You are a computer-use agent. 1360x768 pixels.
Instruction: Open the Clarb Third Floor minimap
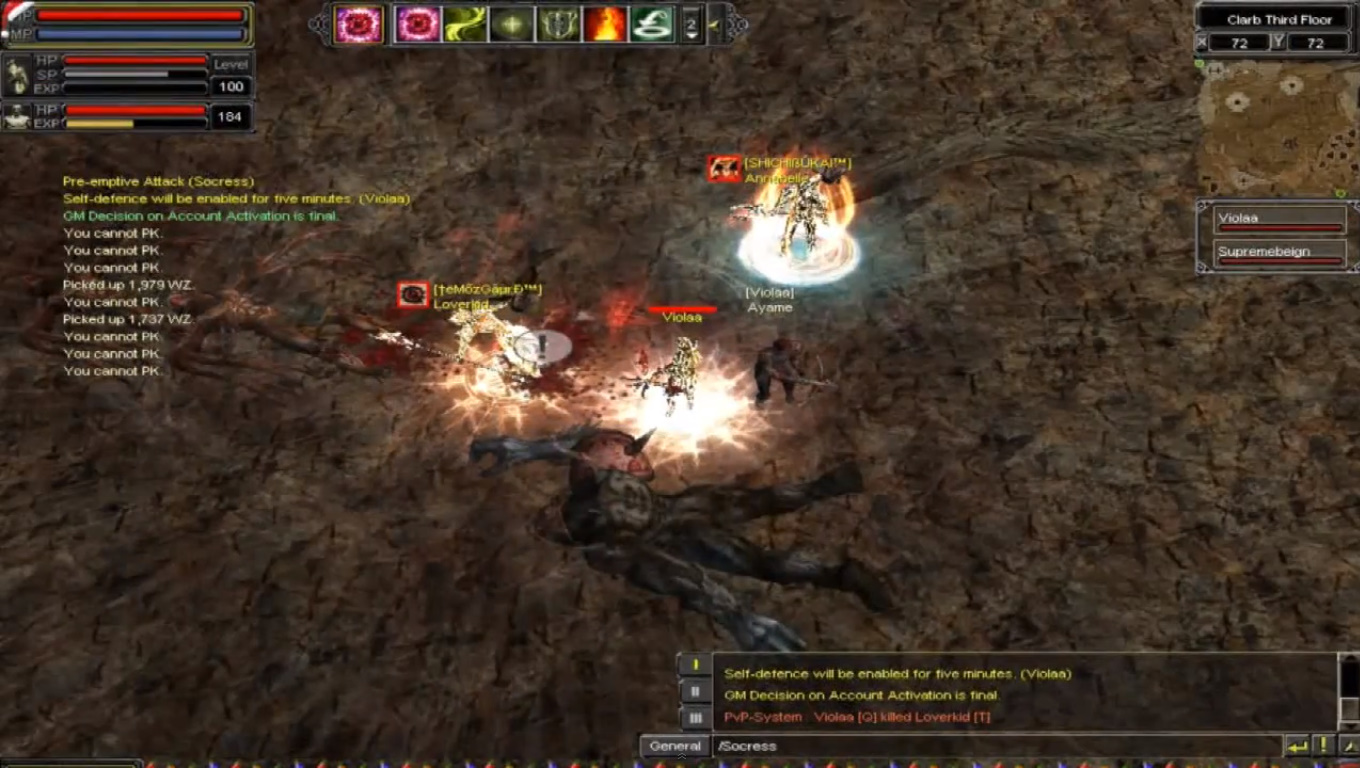pyautogui.click(x=1275, y=125)
